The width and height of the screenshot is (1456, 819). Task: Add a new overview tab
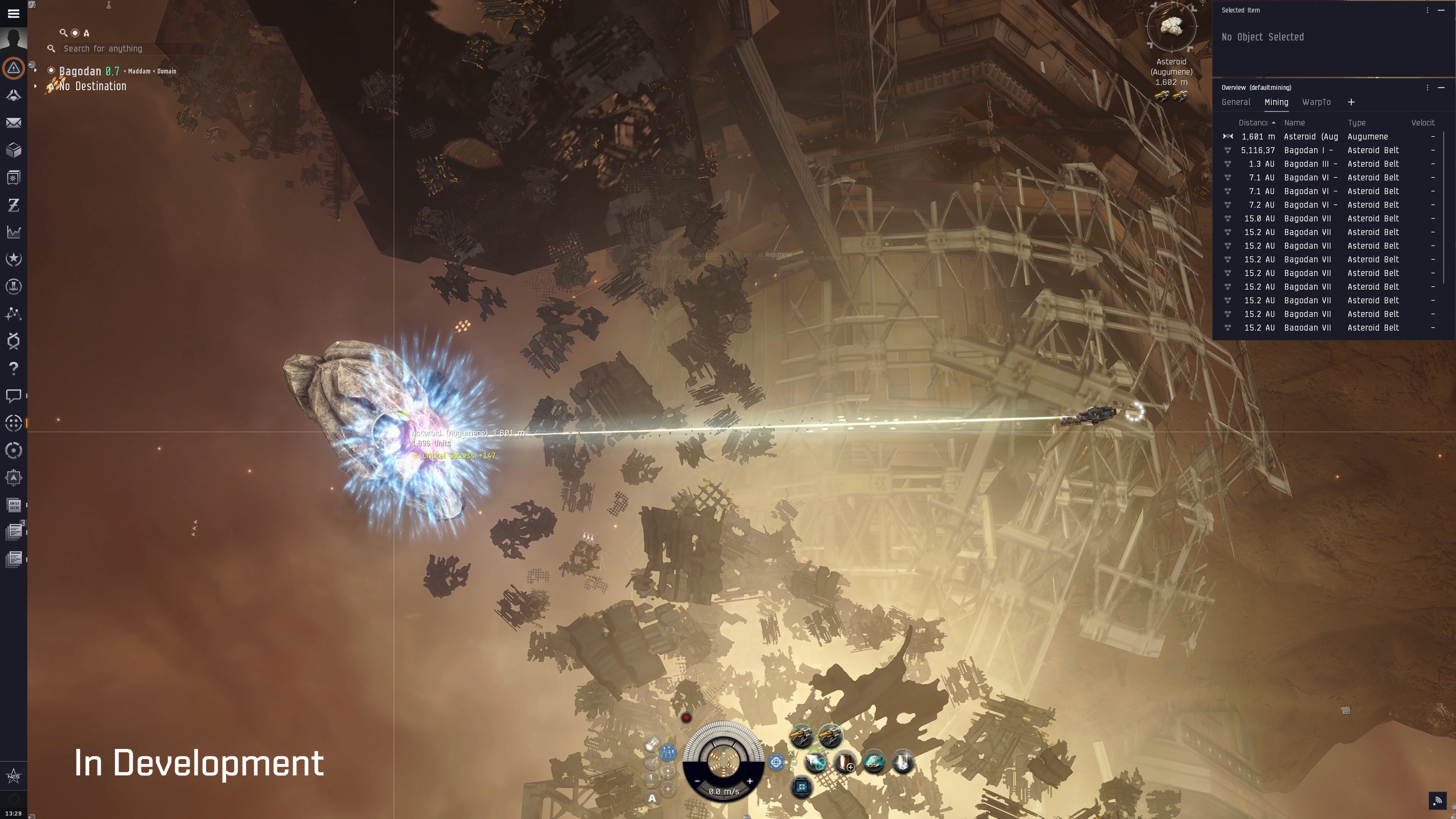click(1351, 102)
